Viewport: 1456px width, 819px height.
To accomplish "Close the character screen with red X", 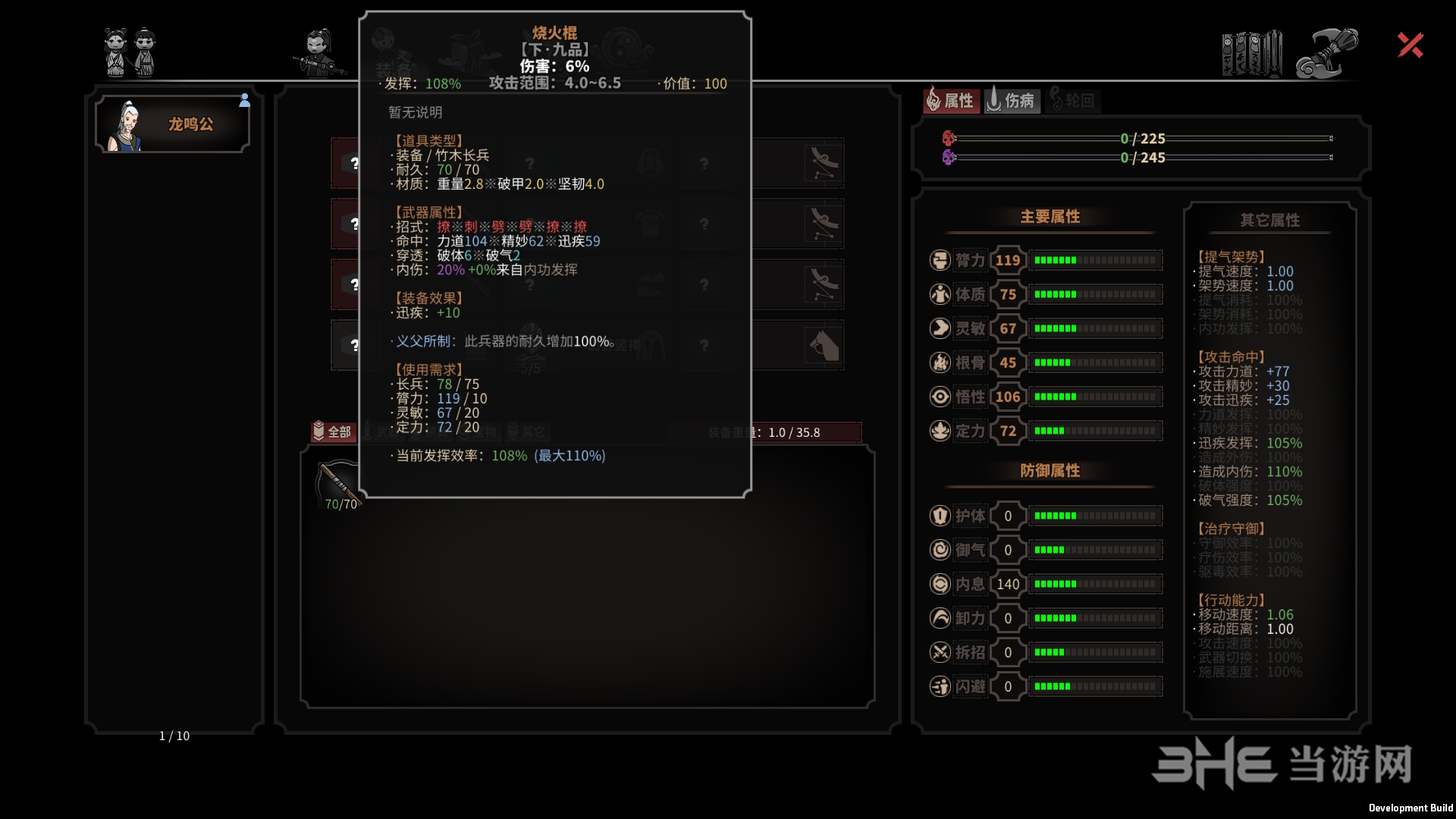I will [1410, 45].
